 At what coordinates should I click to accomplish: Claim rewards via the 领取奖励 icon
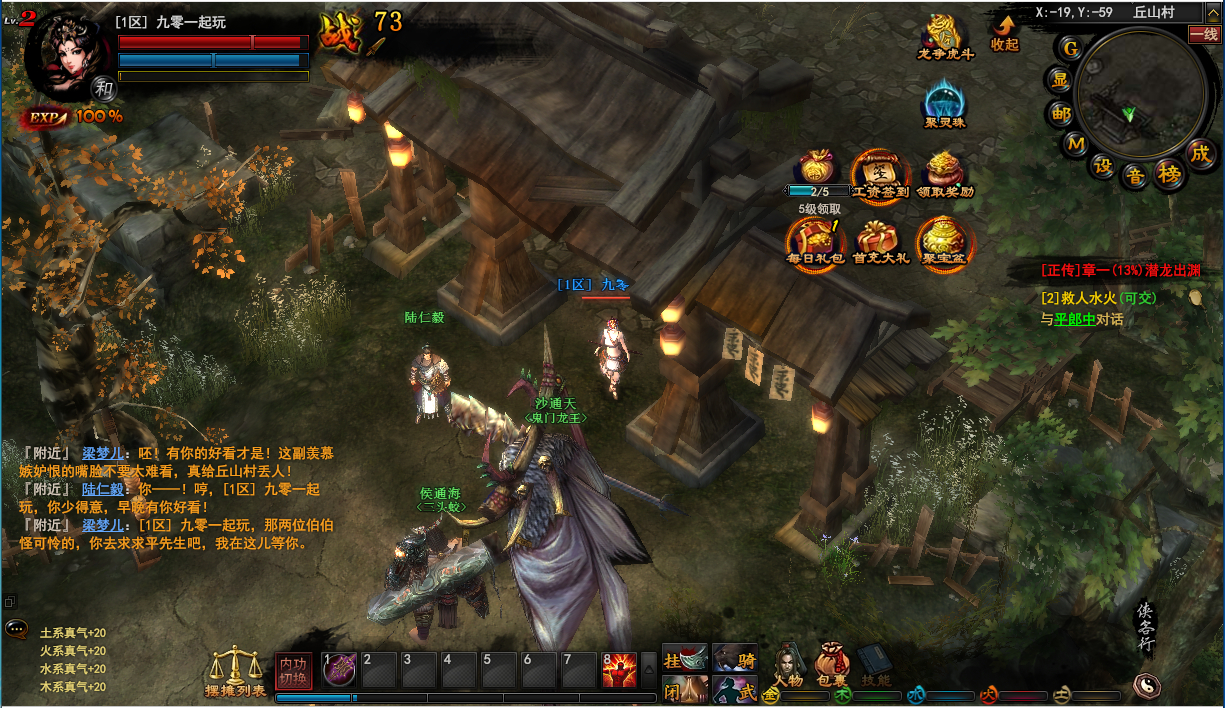tap(944, 172)
